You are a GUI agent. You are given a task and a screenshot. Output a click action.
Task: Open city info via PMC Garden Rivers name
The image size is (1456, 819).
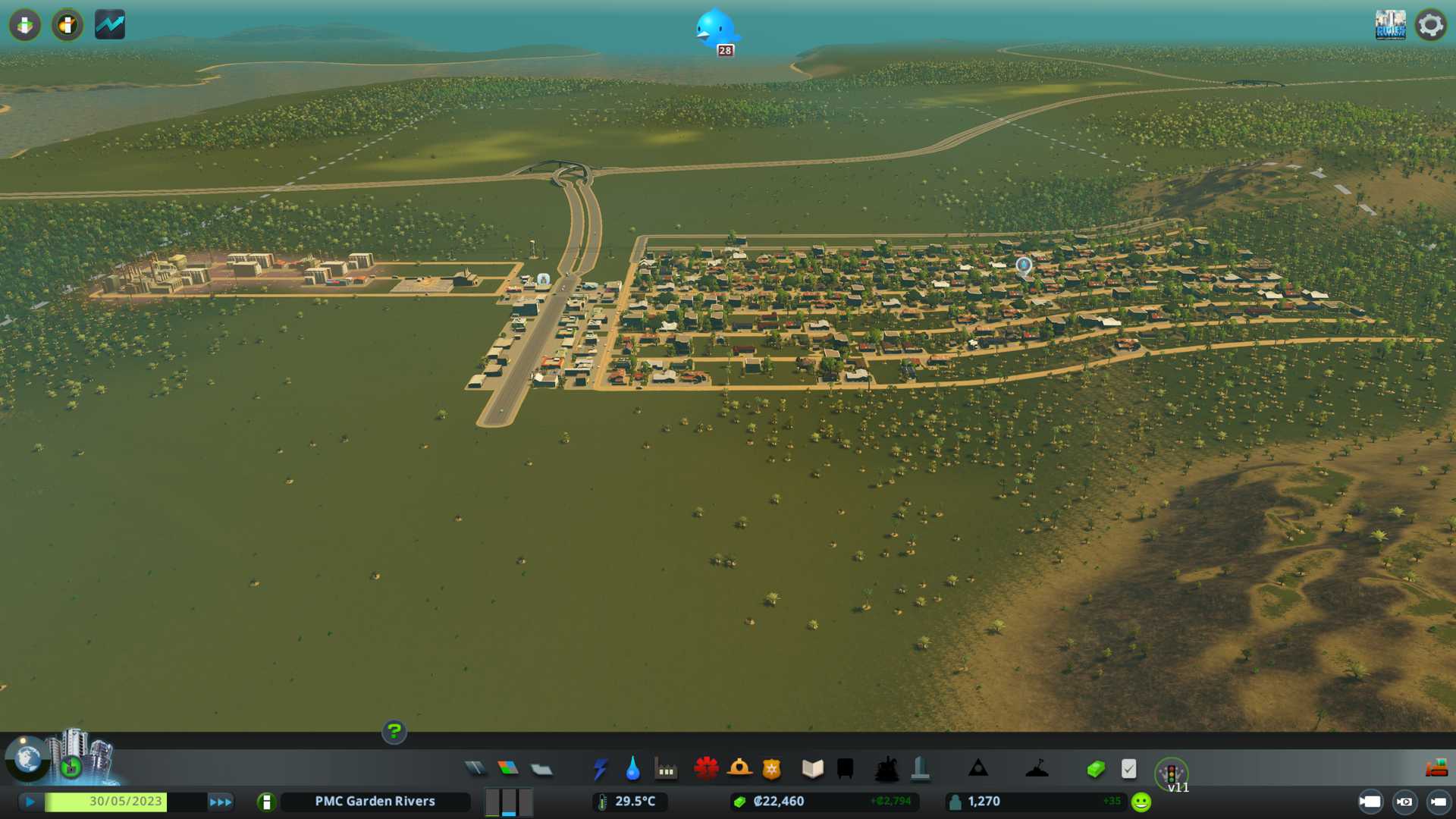pyautogui.click(x=375, y=802)
